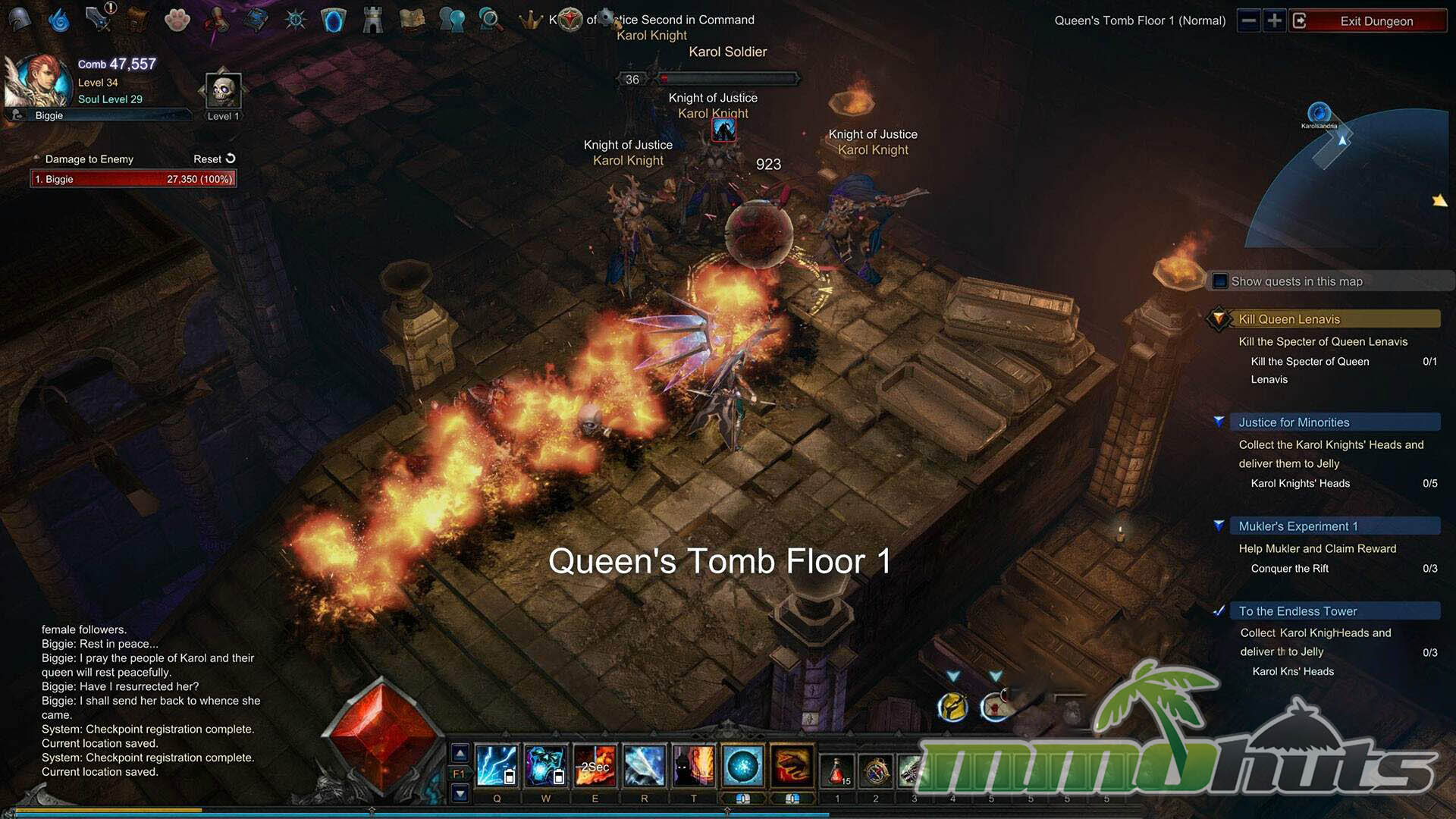
Task: Open the helmet icon in top menu
Action: tap(20, 20)
